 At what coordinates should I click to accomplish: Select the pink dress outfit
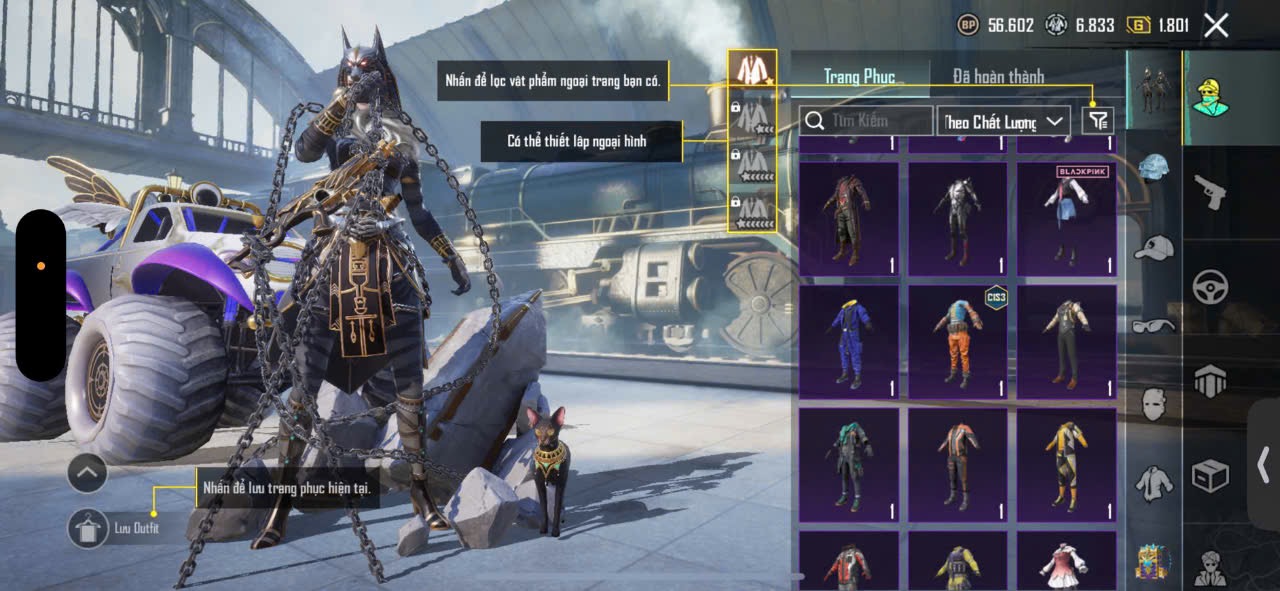[1067, 562]
